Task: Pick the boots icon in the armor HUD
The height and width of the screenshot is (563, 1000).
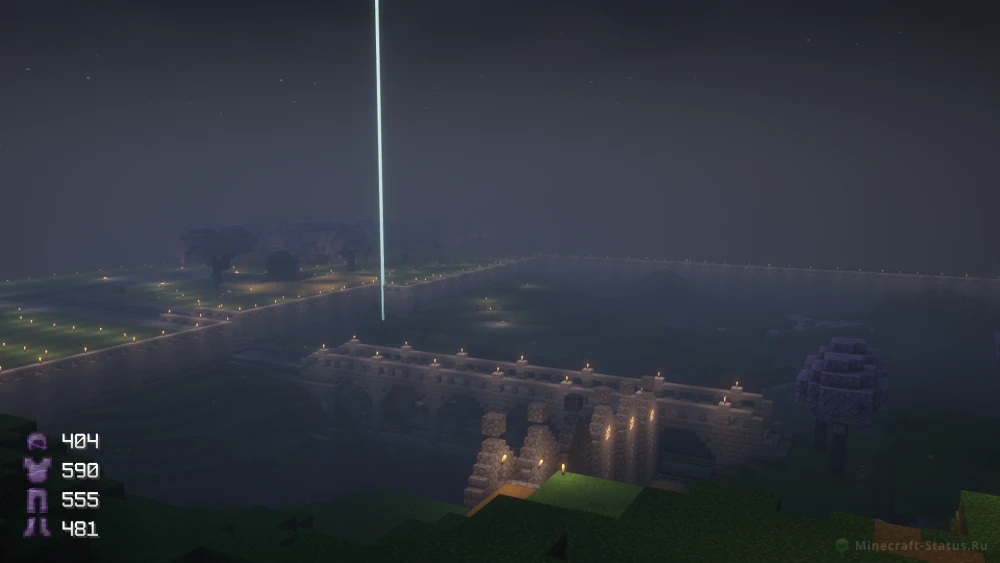Action: 37,527
